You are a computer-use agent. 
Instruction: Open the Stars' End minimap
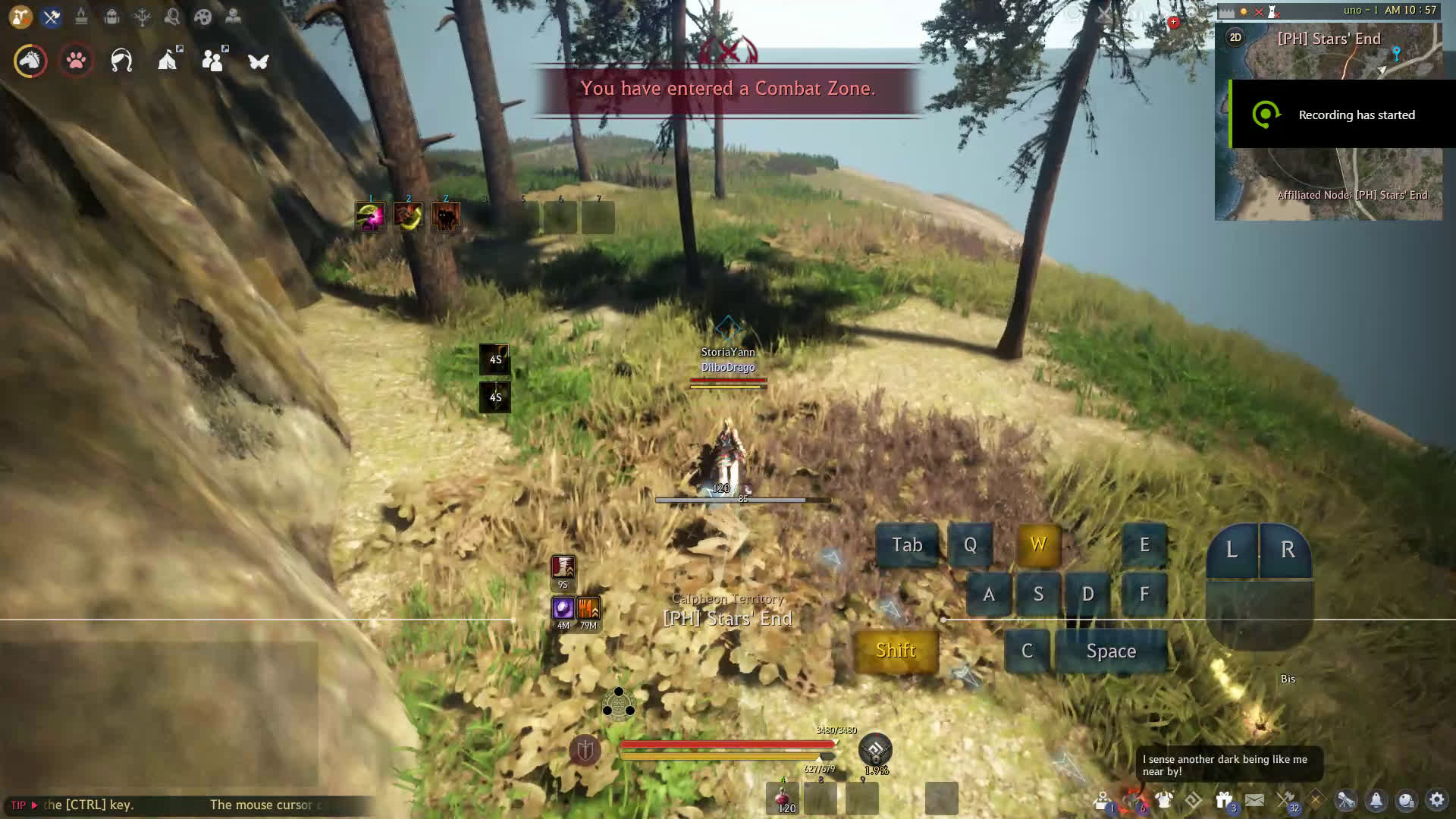coord(1329,182)
